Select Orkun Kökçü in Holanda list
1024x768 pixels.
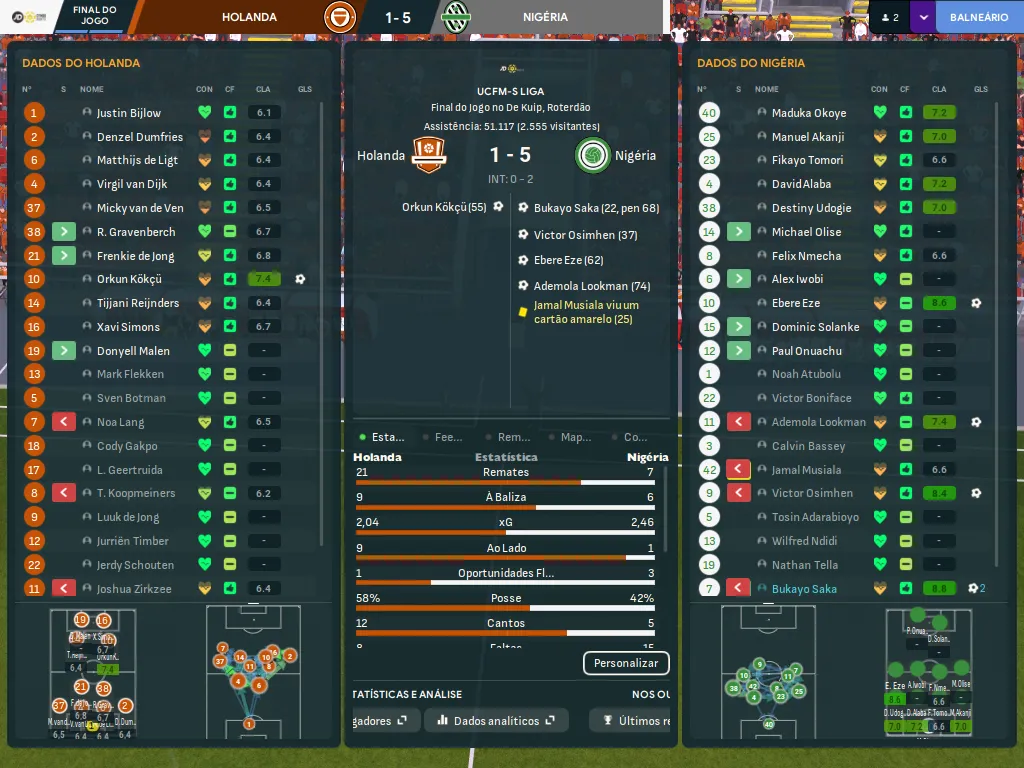[x=129, y=279]
